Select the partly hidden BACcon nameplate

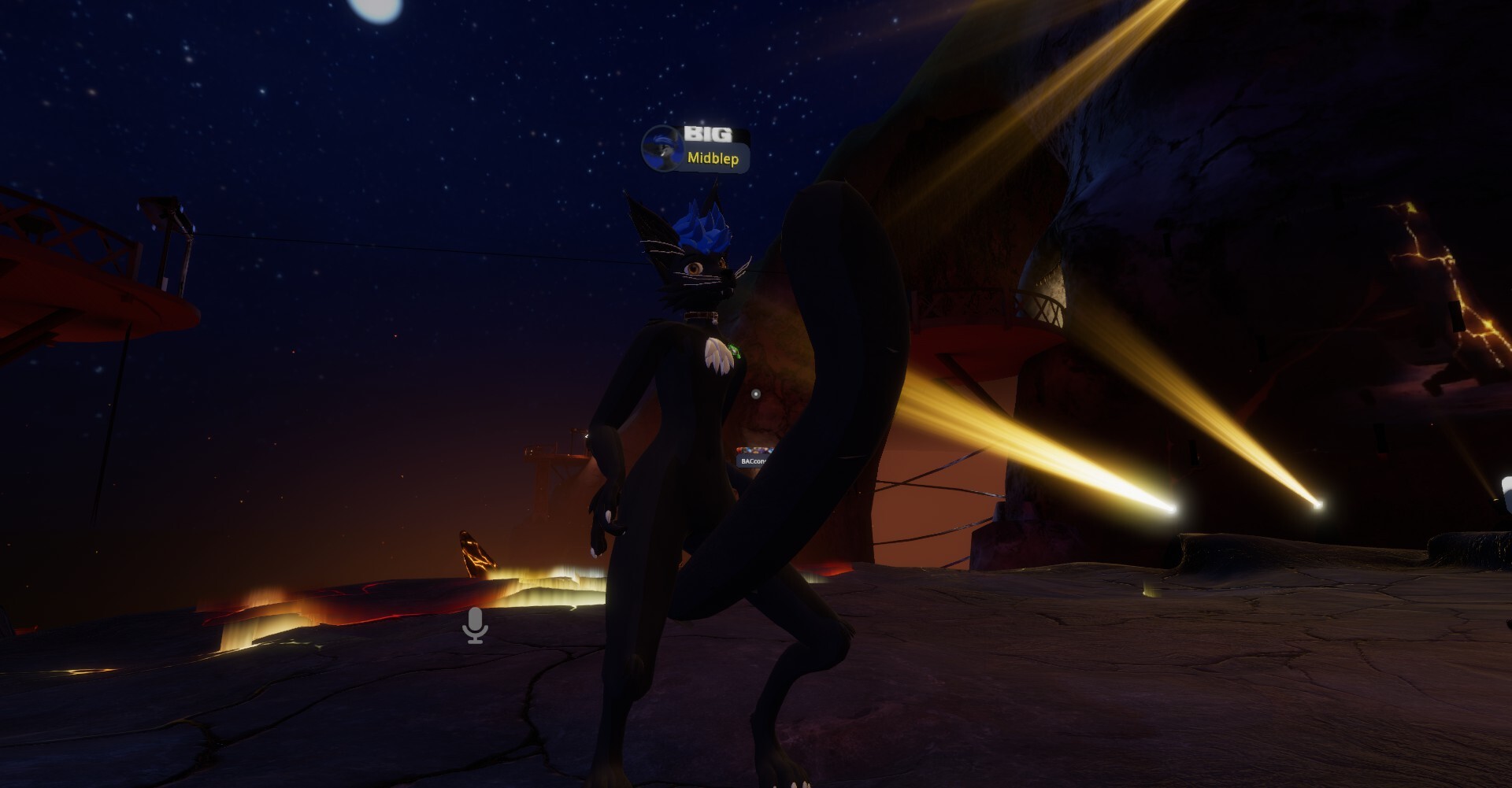pos(752,460)
